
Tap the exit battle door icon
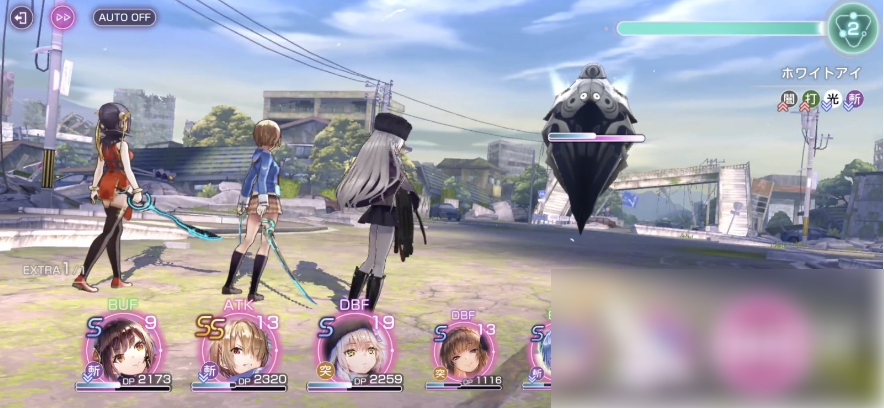coord(20,17)
